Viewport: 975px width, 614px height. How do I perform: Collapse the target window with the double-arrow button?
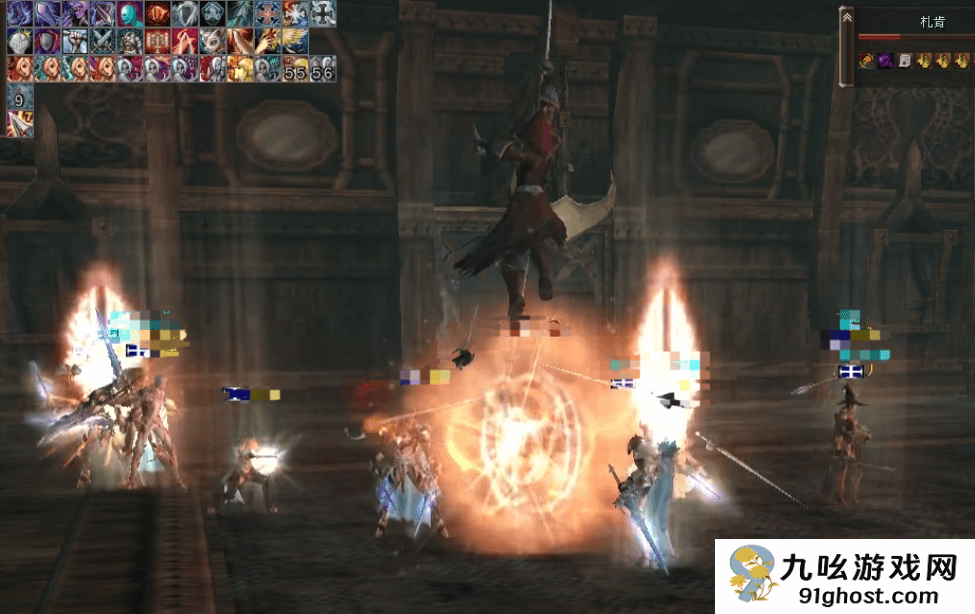846,18
